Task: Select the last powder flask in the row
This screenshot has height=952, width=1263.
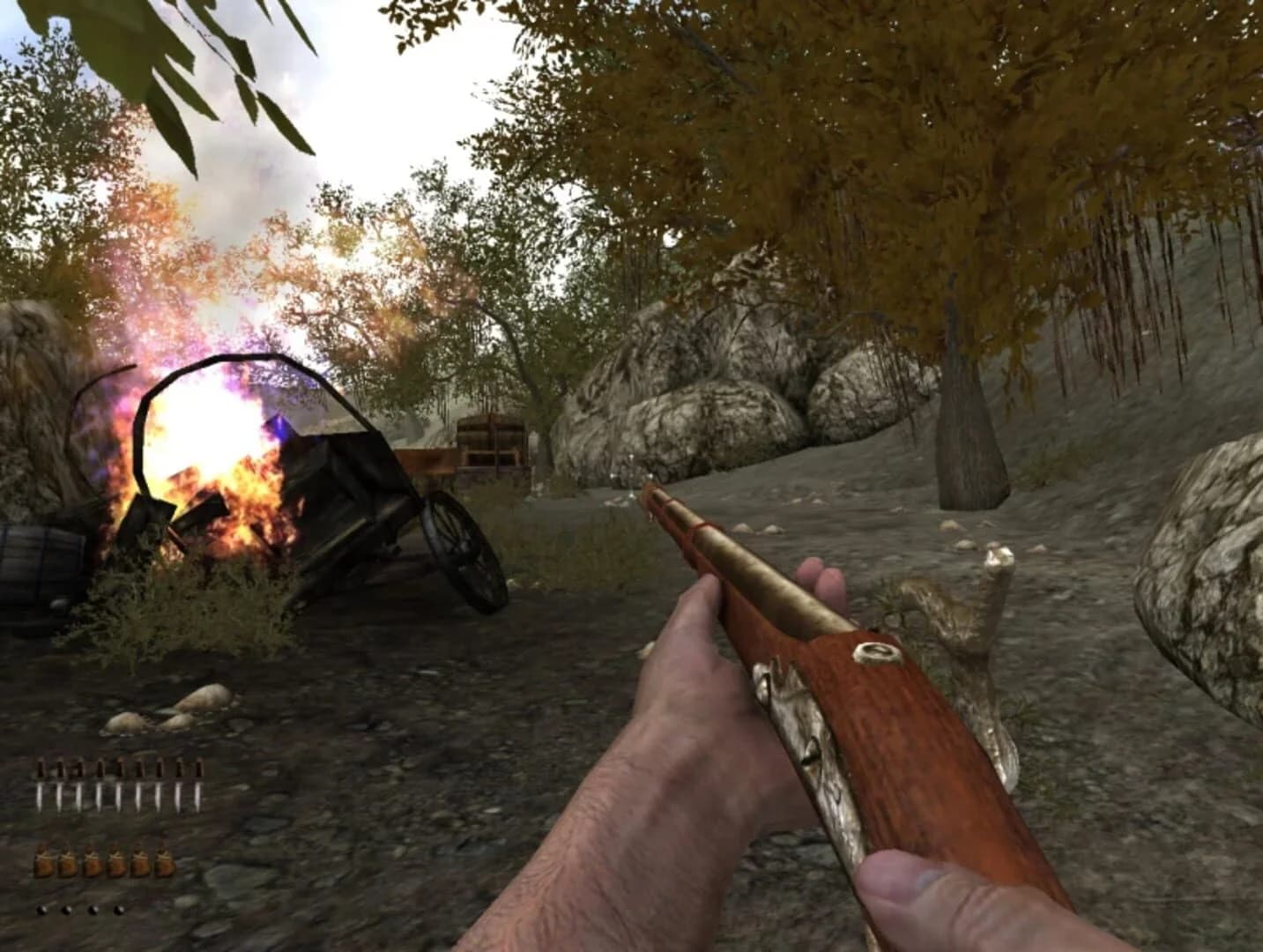Action: (165, 861)
